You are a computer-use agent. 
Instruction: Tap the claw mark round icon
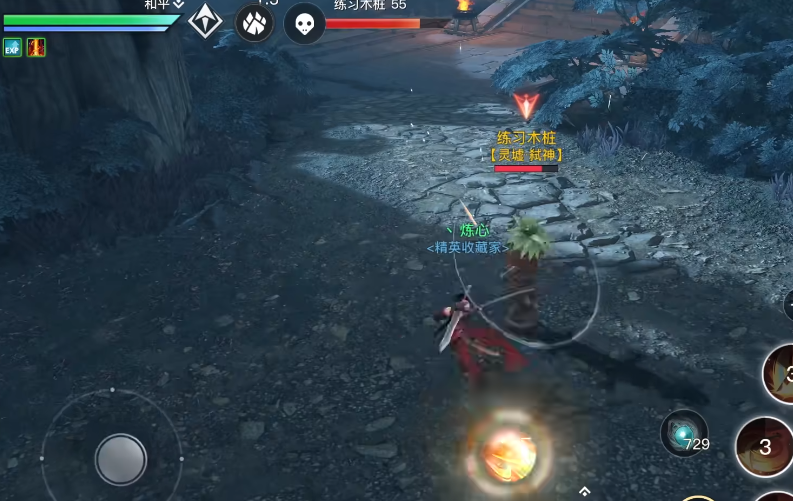tap(254, 22)
